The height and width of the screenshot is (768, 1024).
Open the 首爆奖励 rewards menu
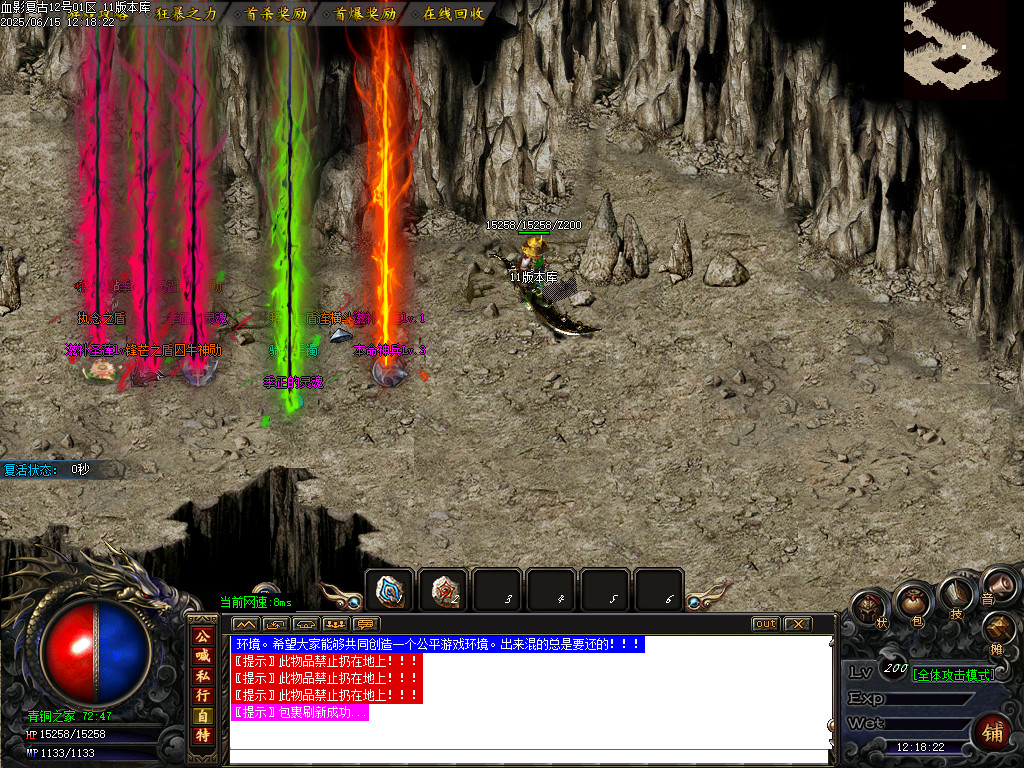(x=365, y=14)
